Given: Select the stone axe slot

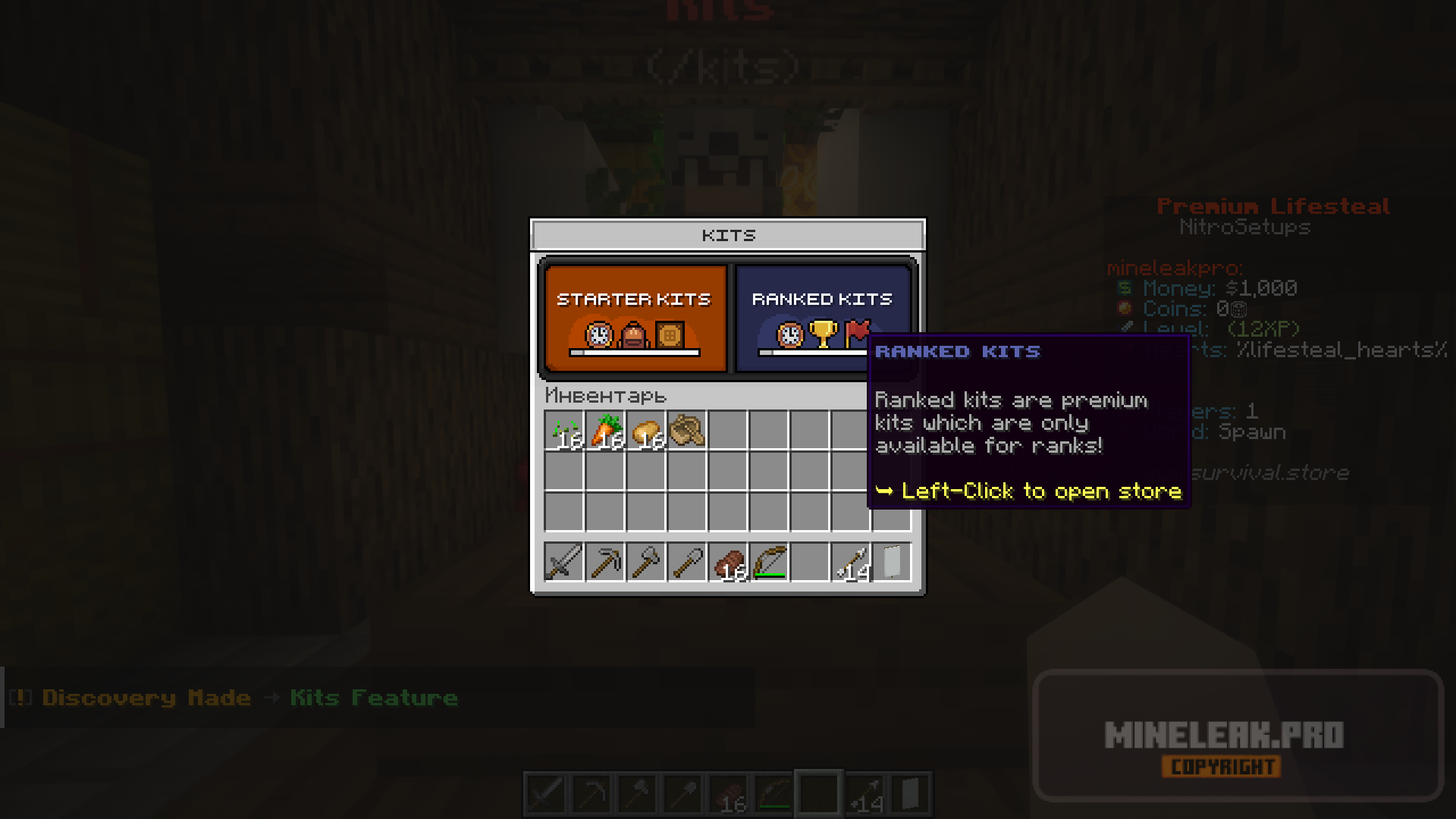Looking at the screenshot, I should [646, 563].
